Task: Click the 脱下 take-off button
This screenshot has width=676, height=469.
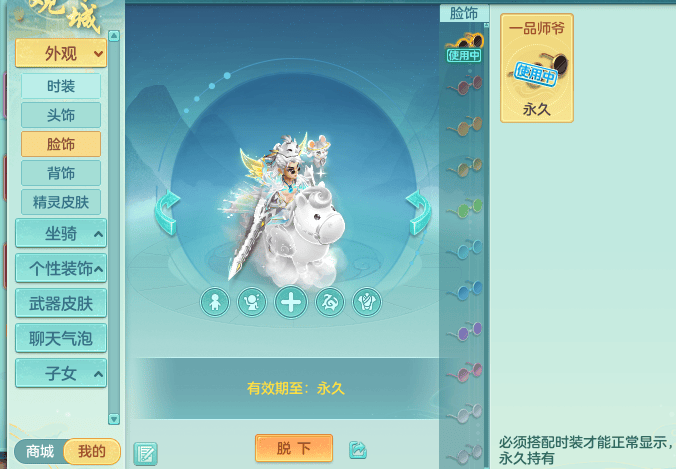Action: [x=294, y=449]
